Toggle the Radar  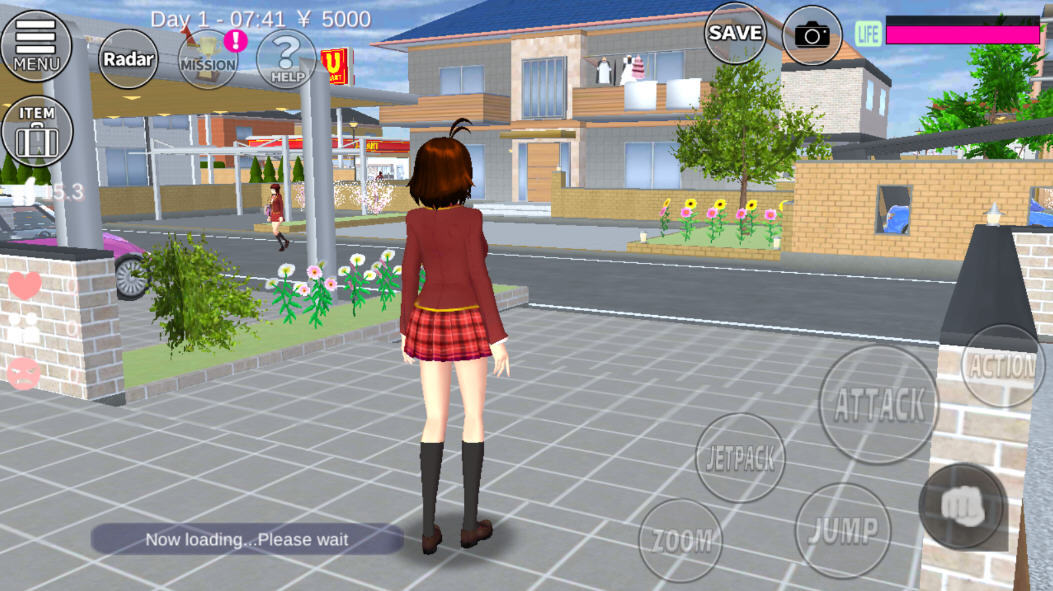coord(128,59)
